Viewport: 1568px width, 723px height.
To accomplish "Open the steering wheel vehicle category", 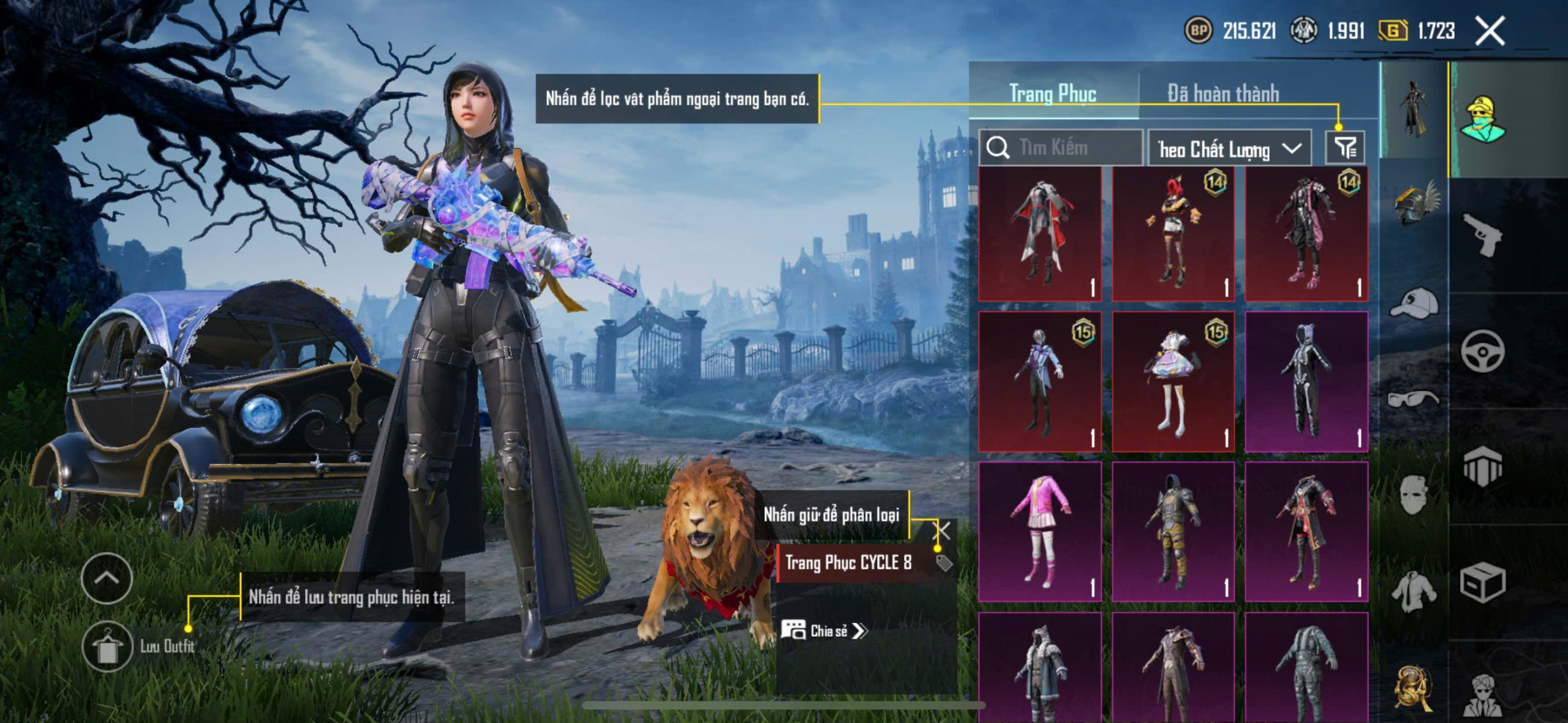I will (1481, 351).
